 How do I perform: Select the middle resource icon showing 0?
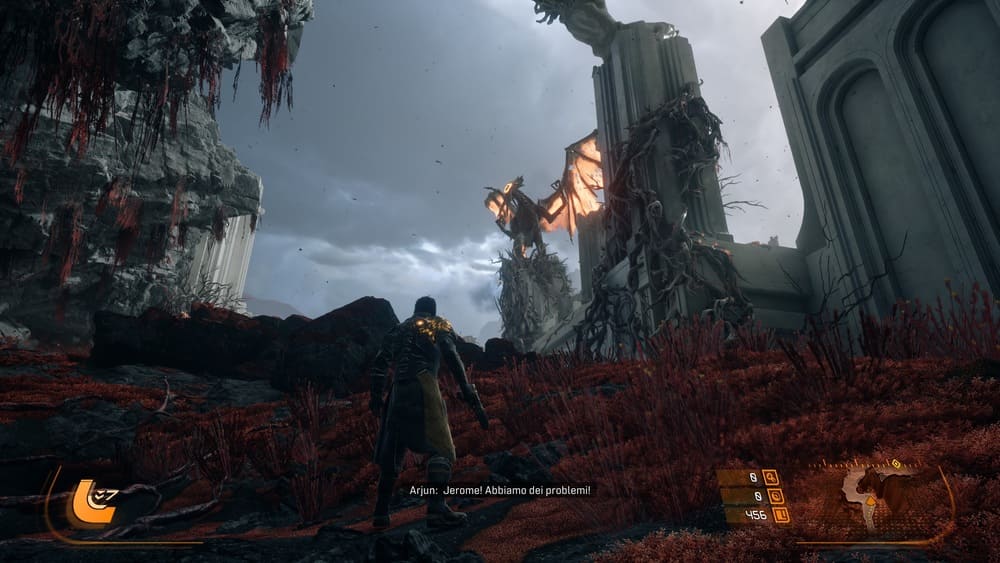tap(776, 496)
